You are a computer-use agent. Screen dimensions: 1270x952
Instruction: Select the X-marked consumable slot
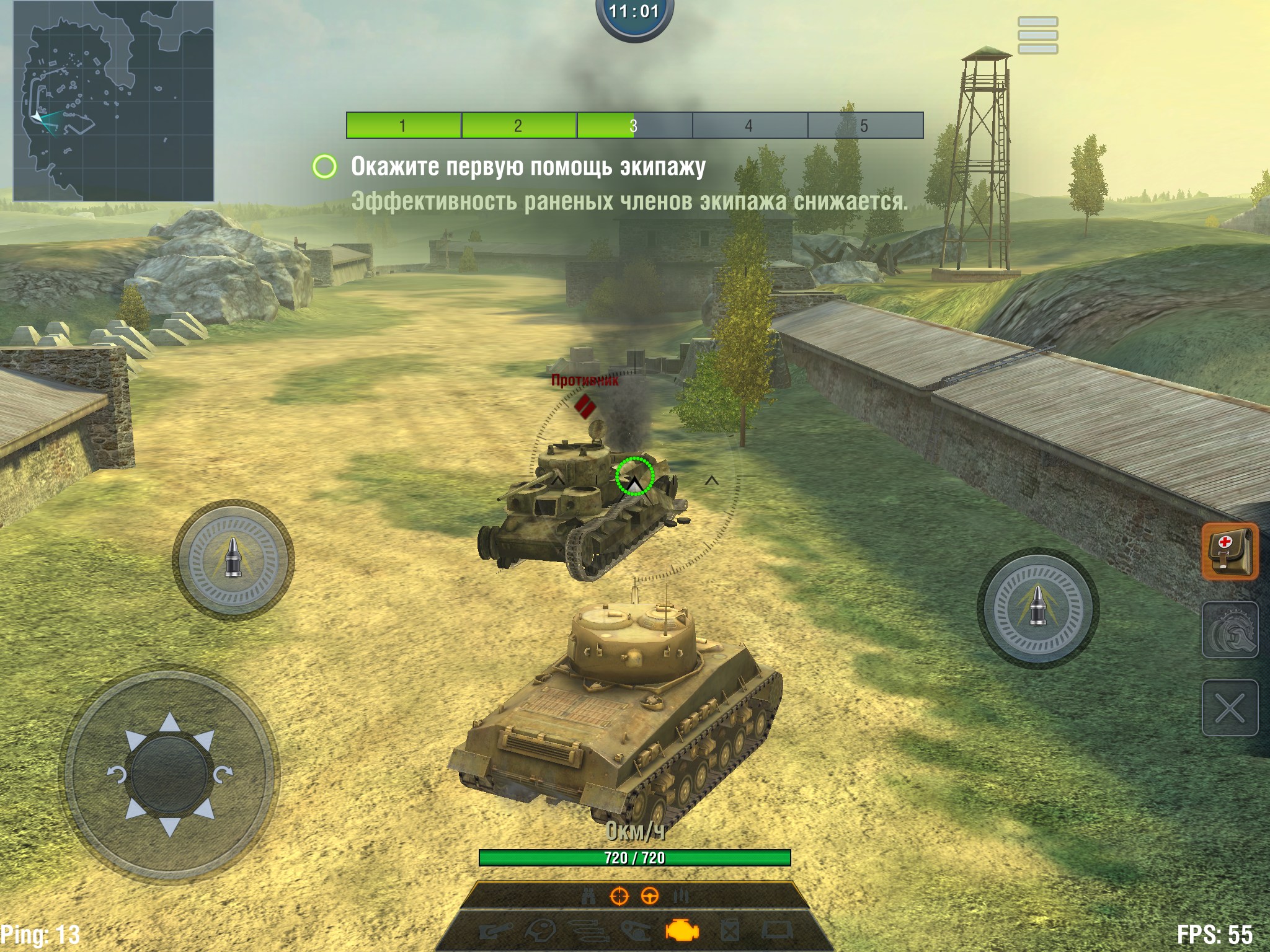pos(1230,708)
